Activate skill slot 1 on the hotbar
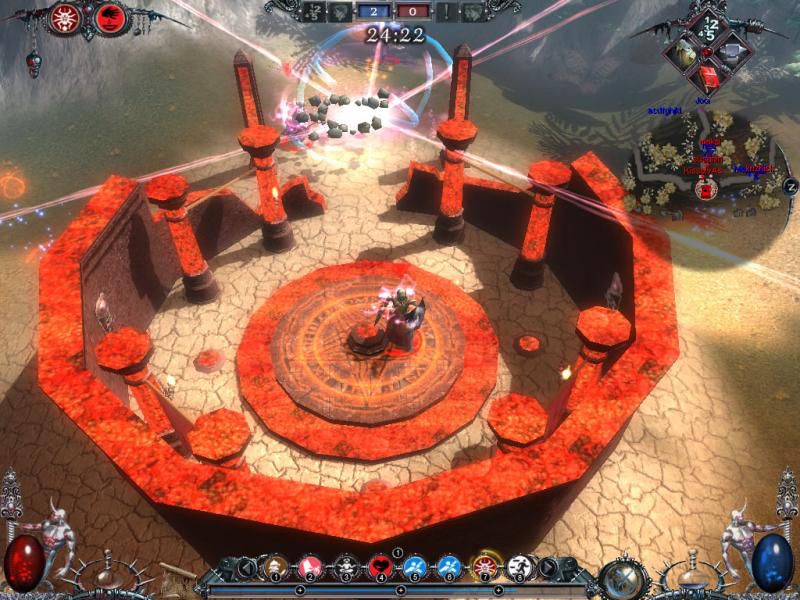Image resolution: width=800 pixels, height=600 pixels. 273,568
